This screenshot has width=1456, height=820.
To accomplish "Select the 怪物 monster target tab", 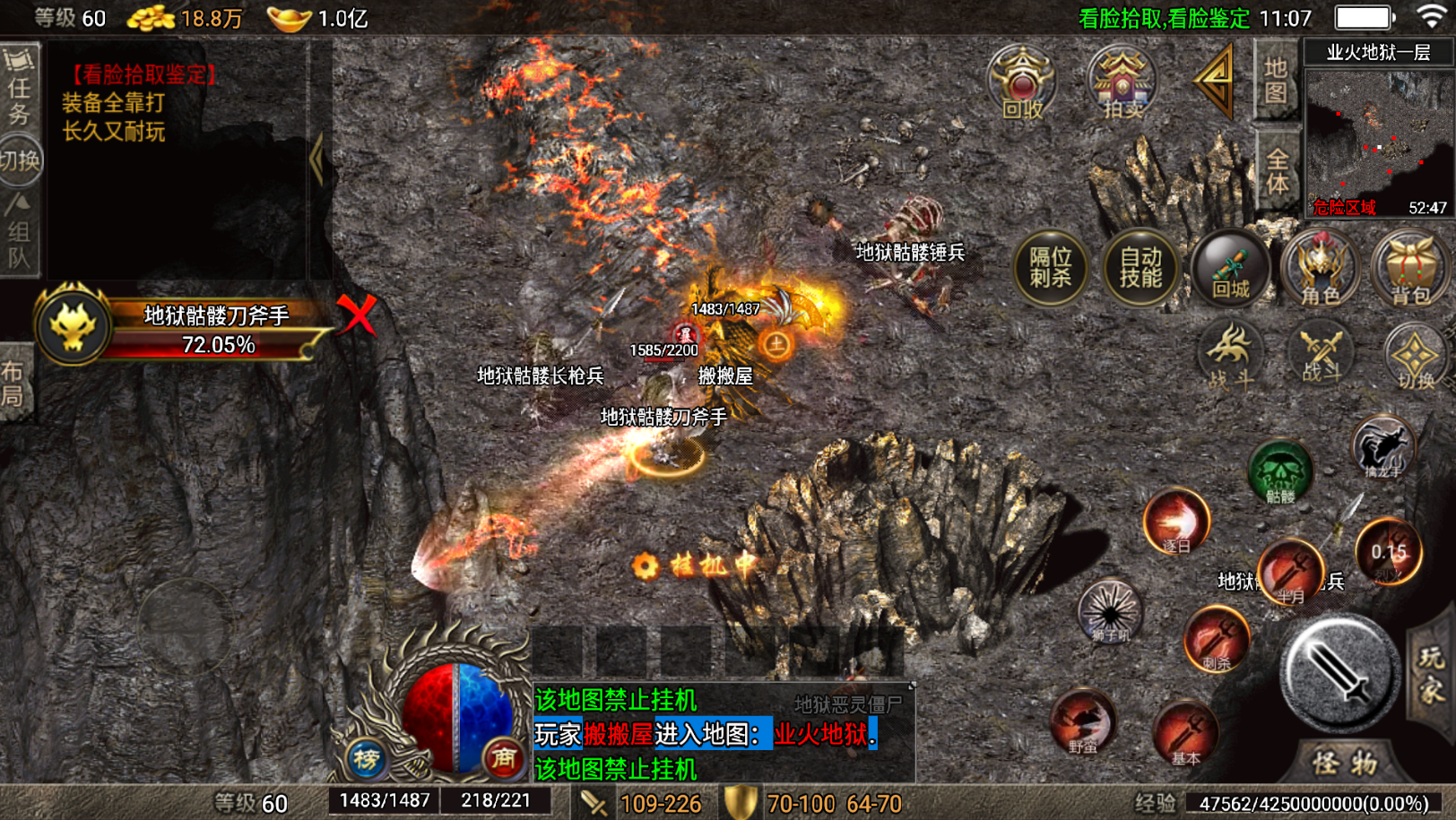I will tap(1345, 764).
